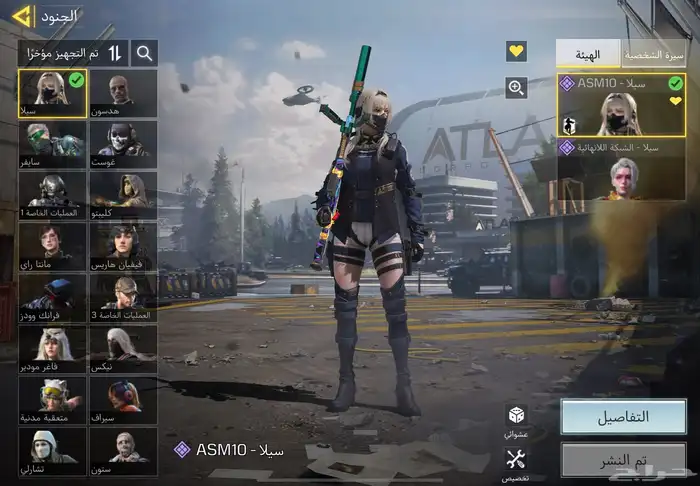Go back using the yellow arrow button
700x486 pixels.
point(20,16)
